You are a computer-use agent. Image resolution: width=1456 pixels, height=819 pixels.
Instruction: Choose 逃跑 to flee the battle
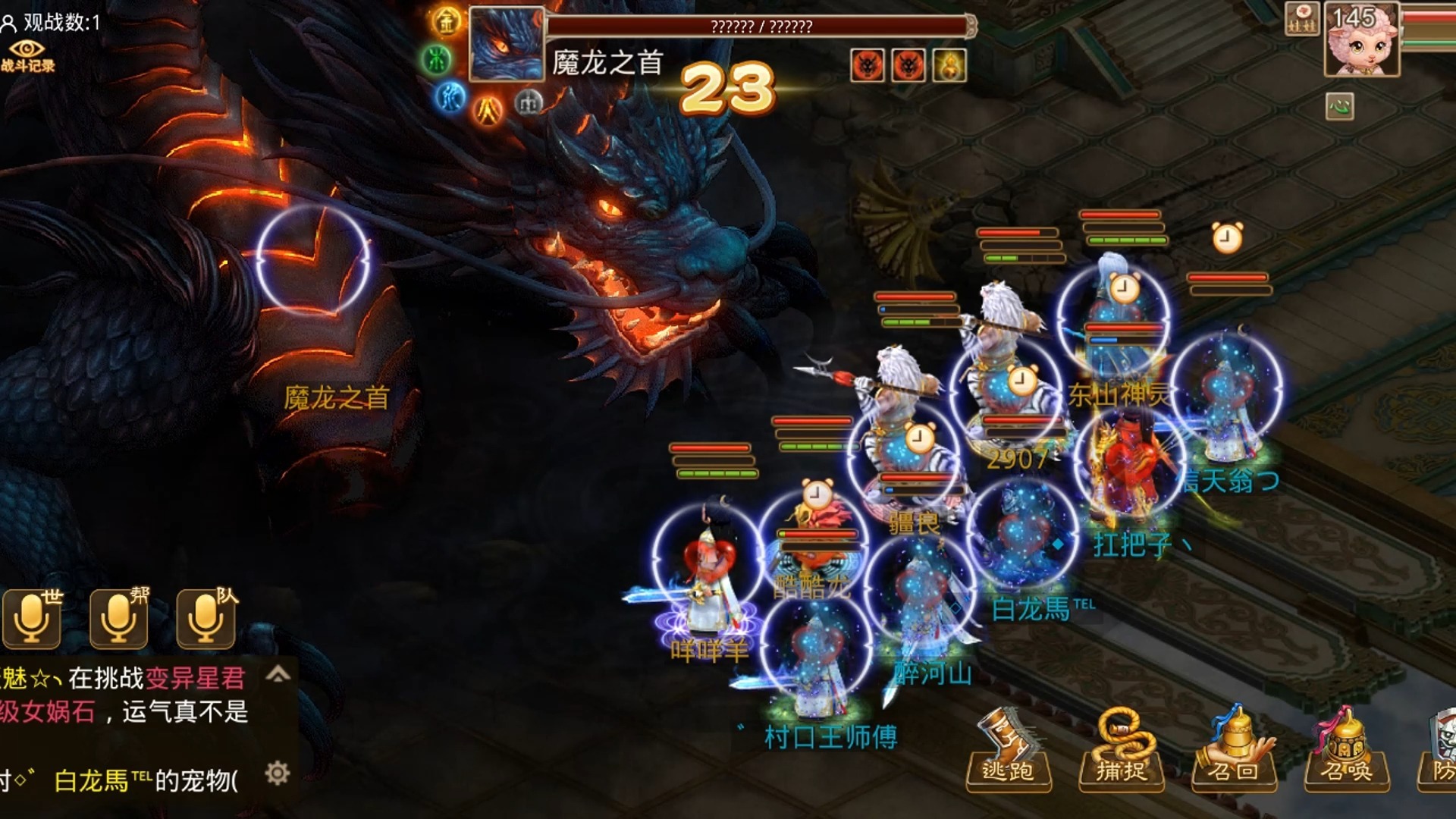point(1008,752)
